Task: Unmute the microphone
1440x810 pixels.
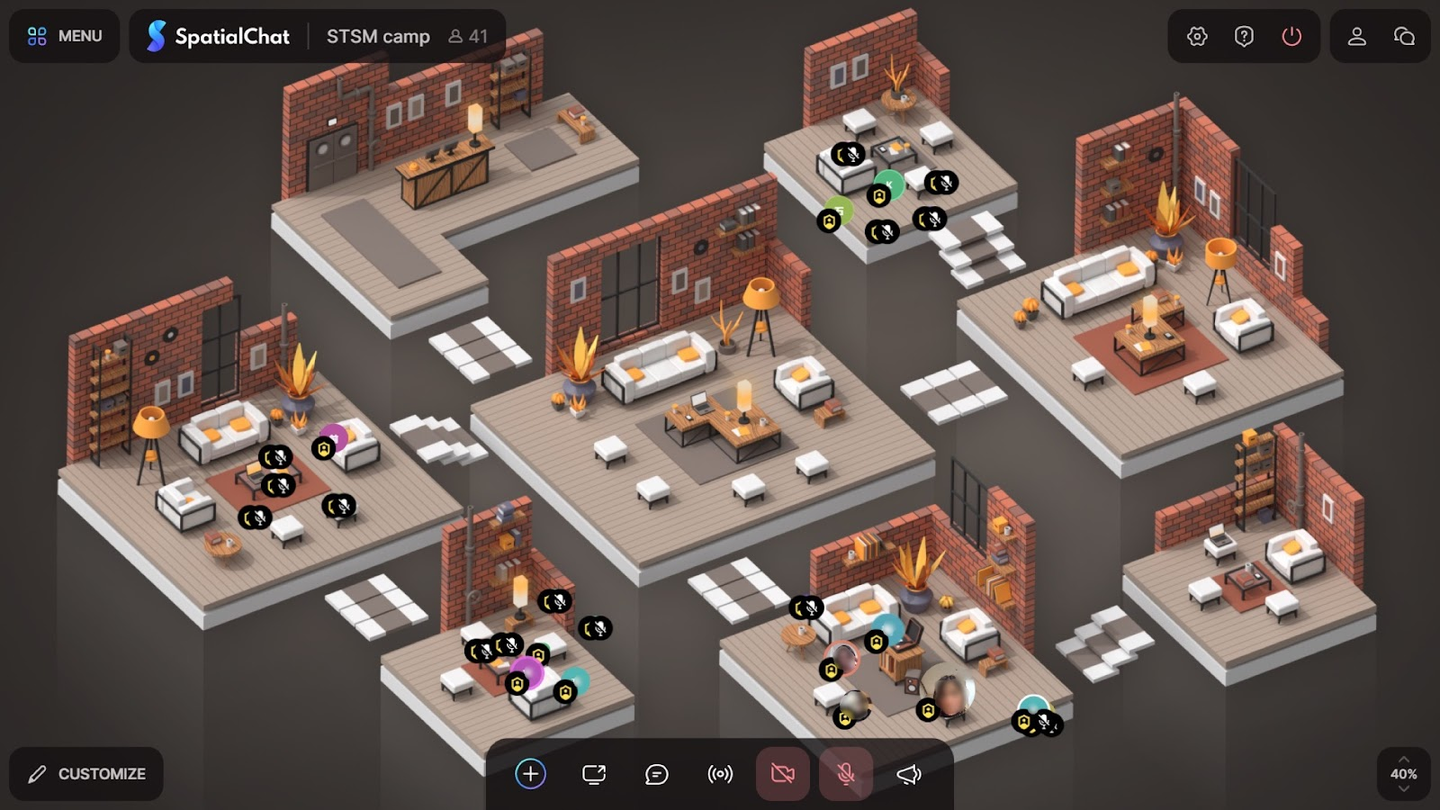Action: [x=846, y=774]
